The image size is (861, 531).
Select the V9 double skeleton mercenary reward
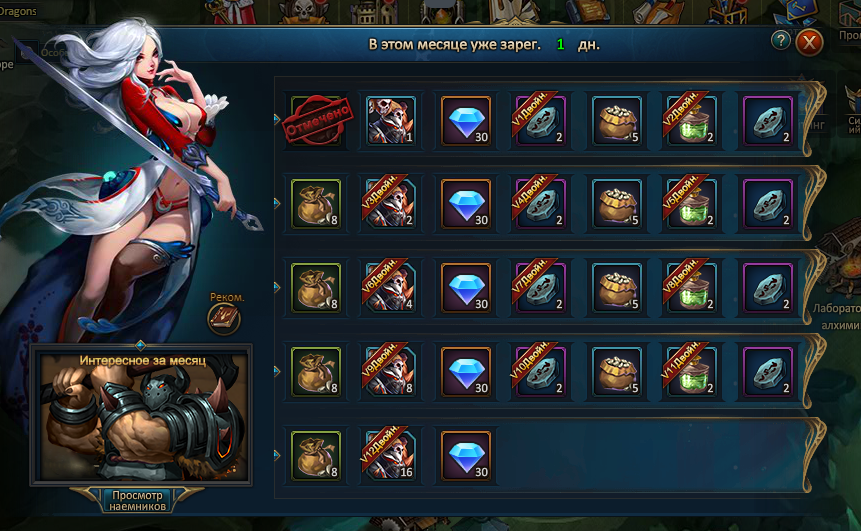pos(391,372)
